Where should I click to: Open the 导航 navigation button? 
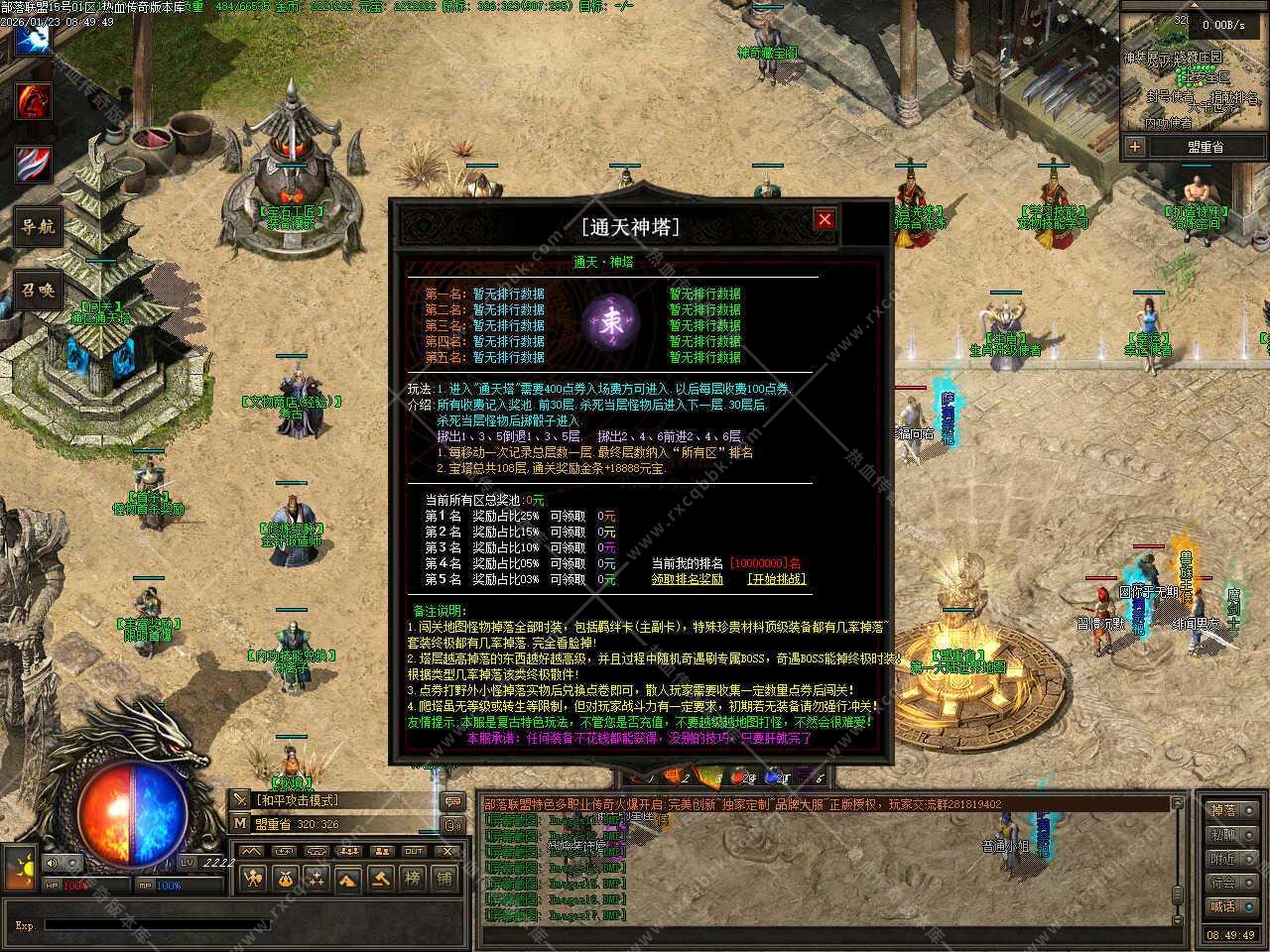pos(38,226)
